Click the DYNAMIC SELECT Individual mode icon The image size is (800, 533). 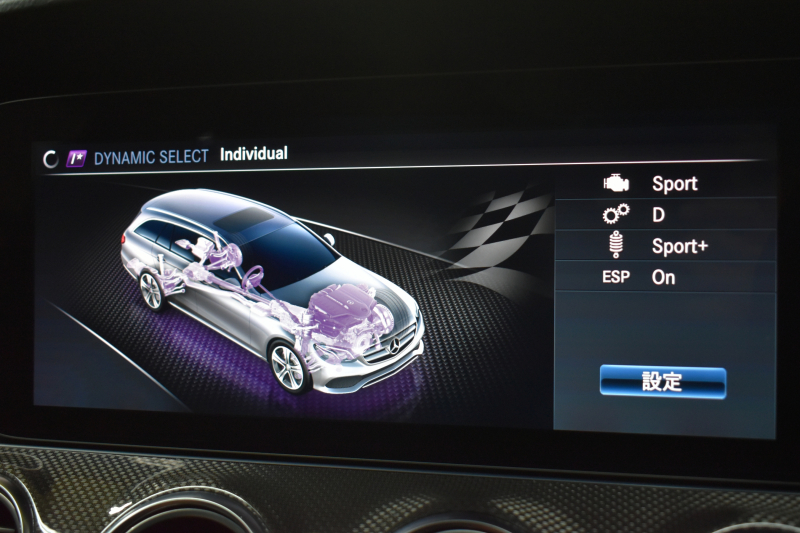point(76,158)
